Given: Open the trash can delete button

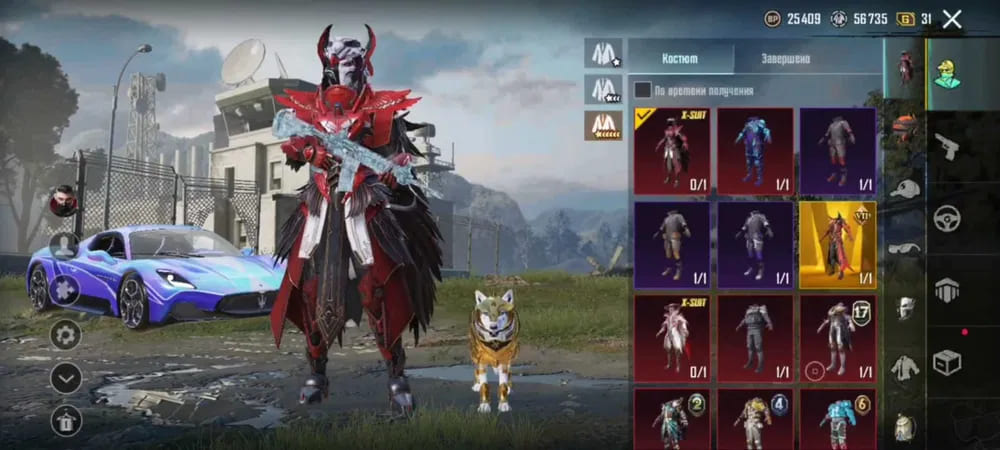Looking at the screenshot, I should coord(66,420).
